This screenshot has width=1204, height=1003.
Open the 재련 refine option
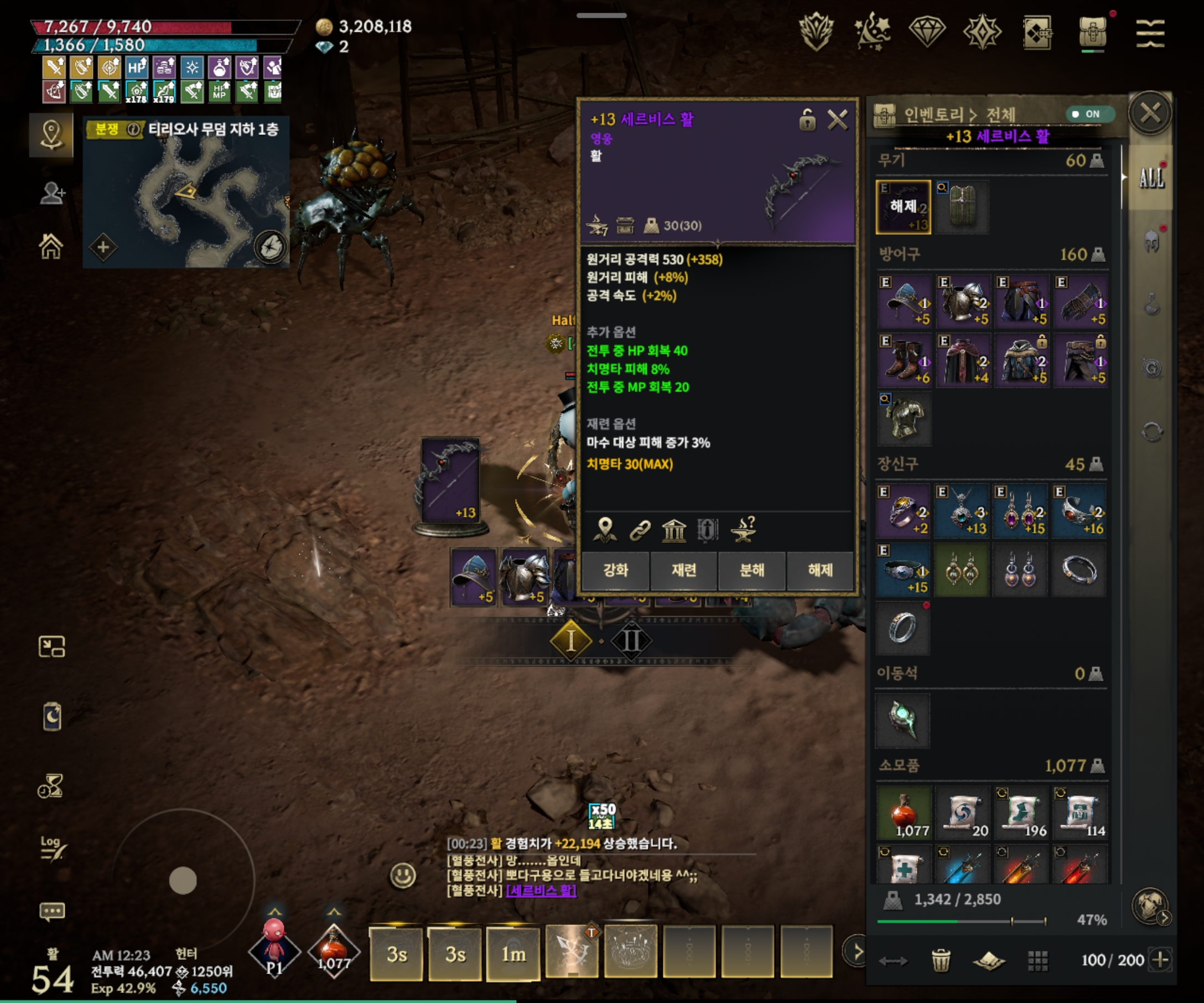[683, 570]
